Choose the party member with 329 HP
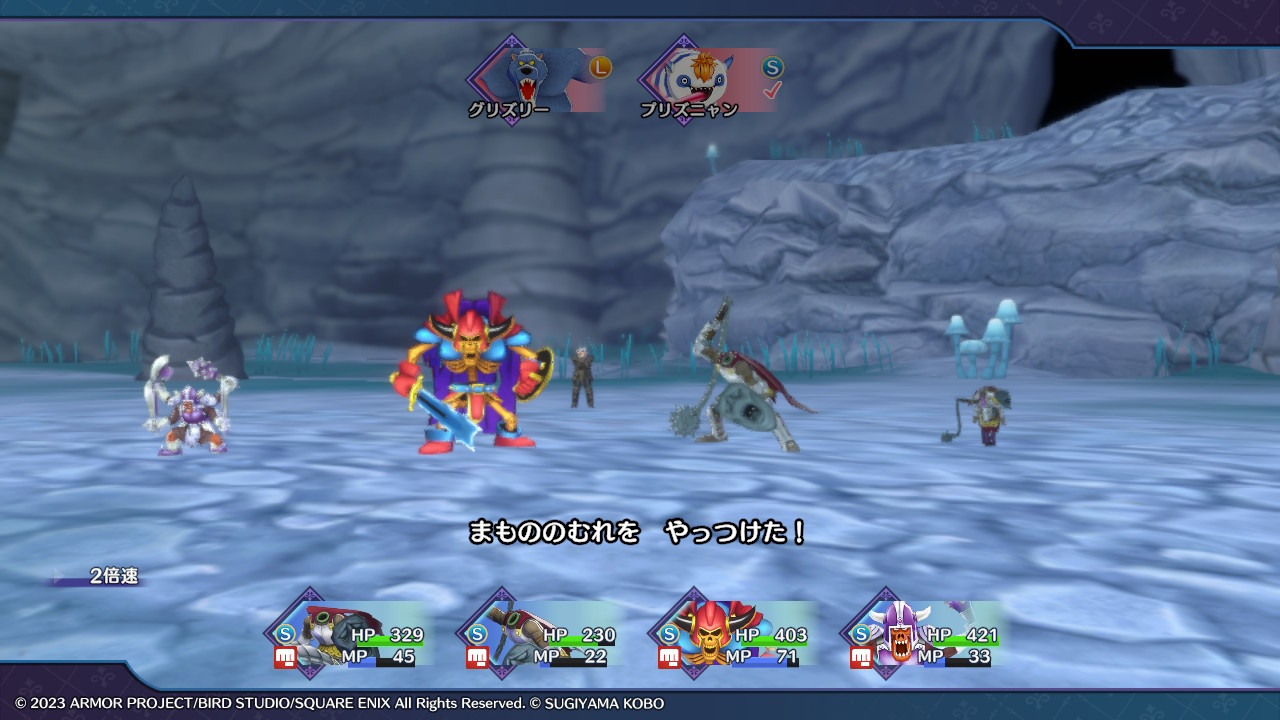Image resolution: width=1280 pixels, height=720 pixels. point(350,634)
